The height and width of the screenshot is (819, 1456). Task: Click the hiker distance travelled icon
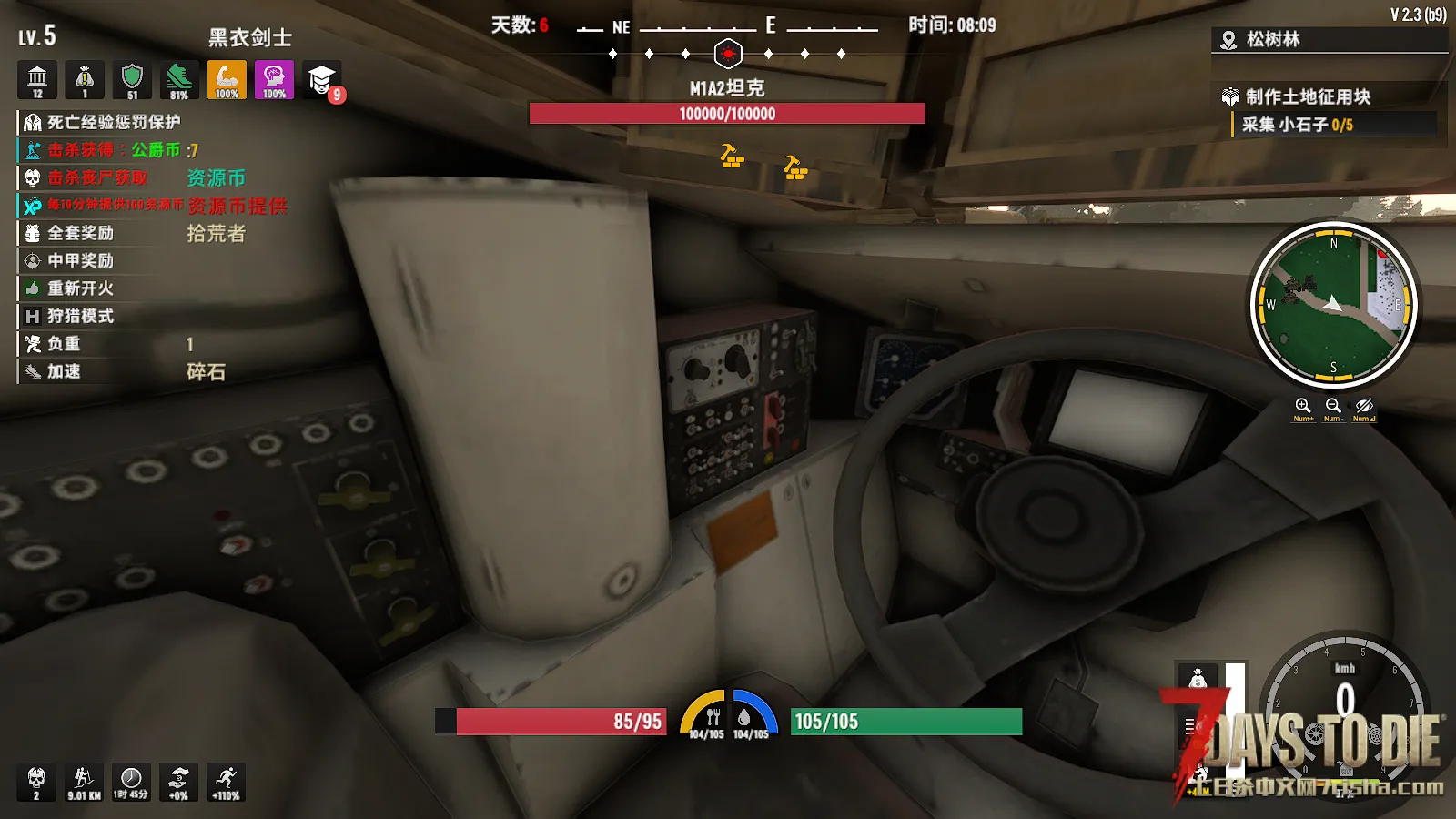pyautogui.click(x=84, y=782)
